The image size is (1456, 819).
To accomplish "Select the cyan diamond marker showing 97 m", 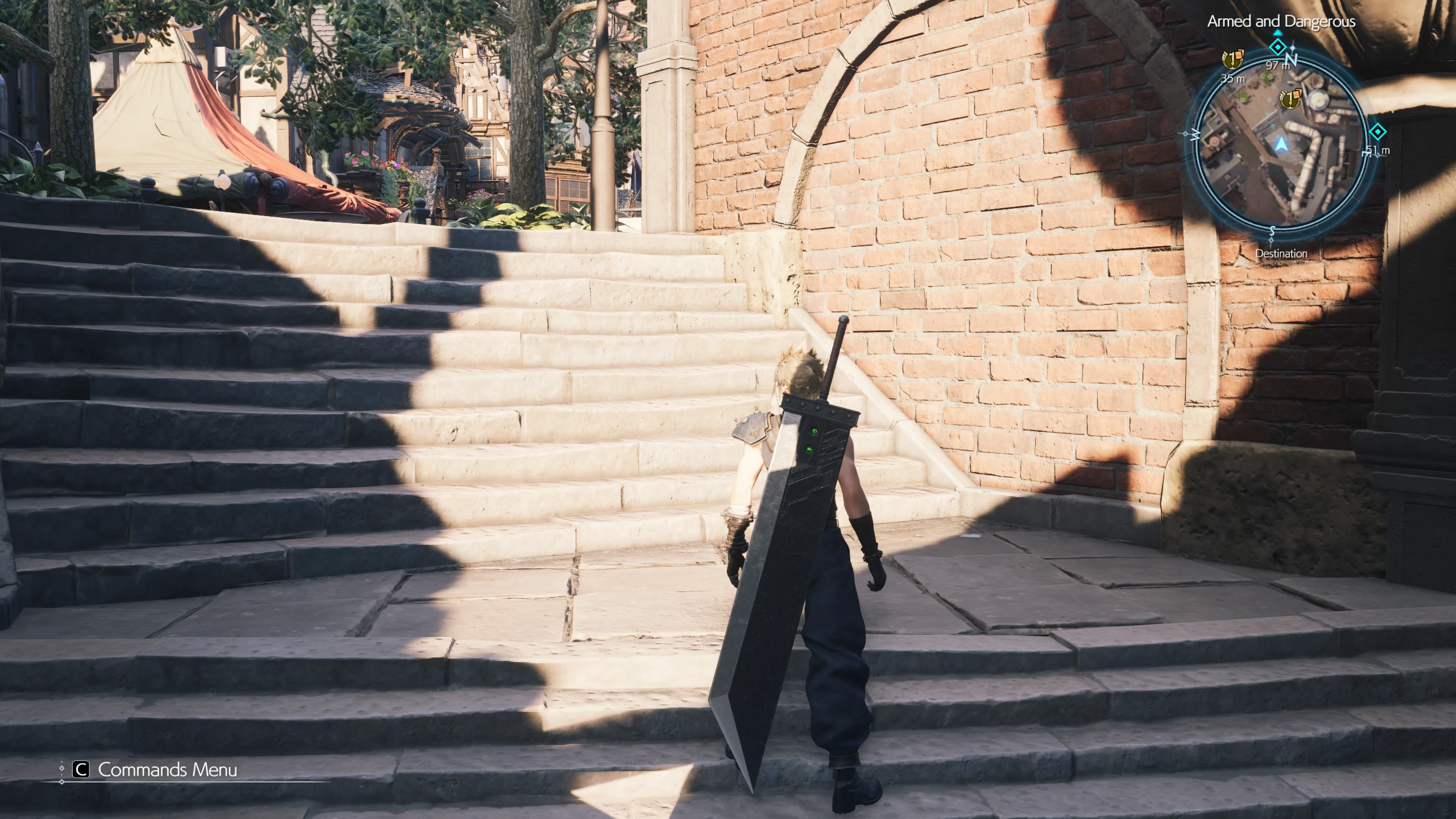I will [x=1278, y=47].
